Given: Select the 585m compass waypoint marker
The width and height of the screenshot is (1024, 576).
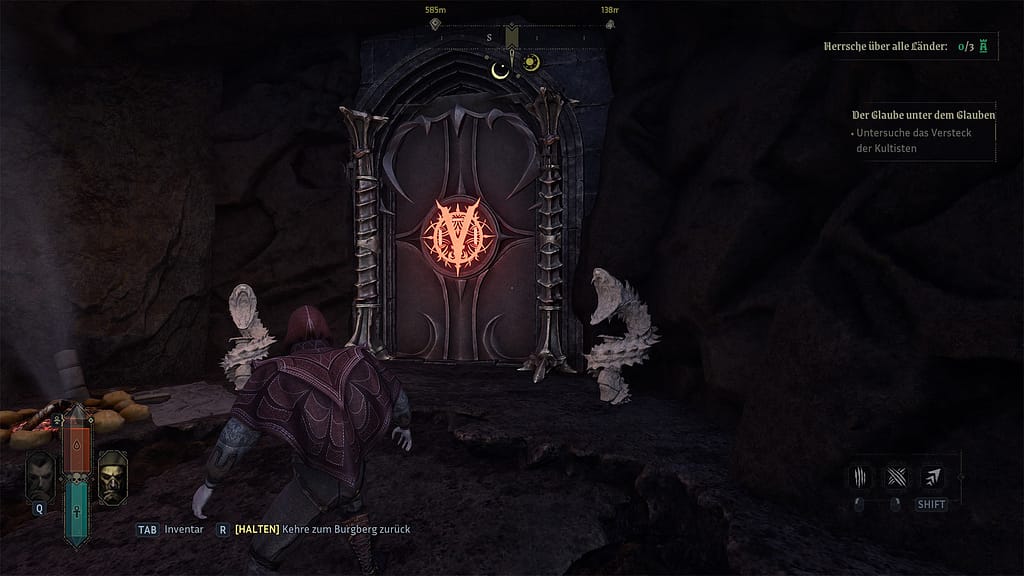Looking at the screenshot, I should point(435,24).
